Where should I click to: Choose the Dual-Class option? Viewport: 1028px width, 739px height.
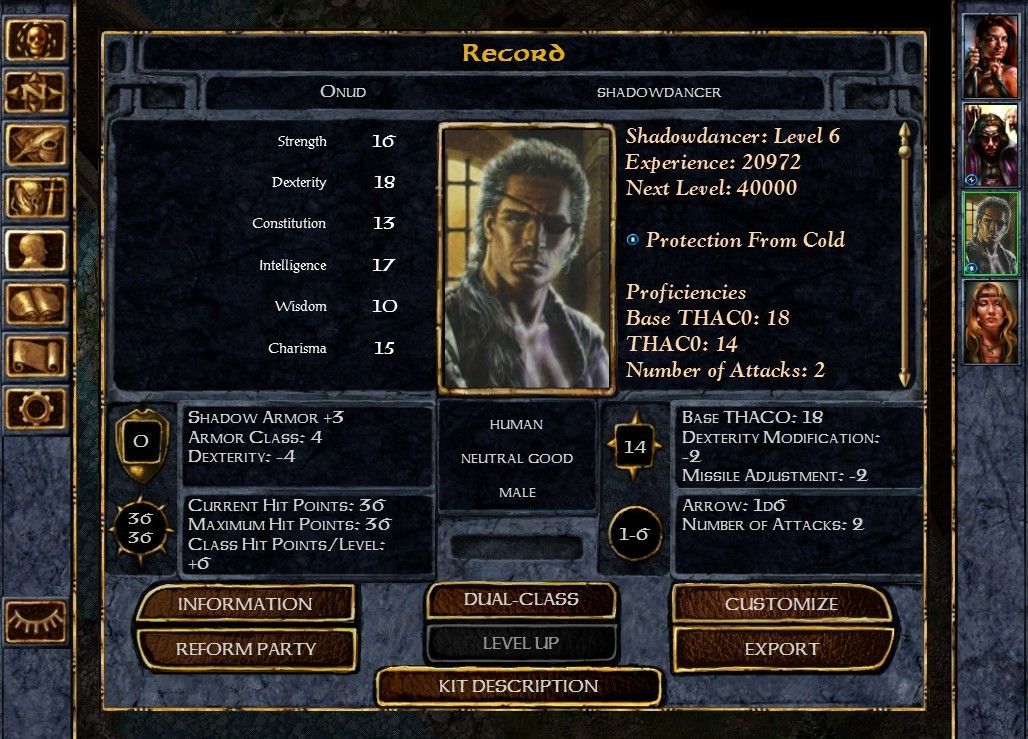tap(520, 600)
